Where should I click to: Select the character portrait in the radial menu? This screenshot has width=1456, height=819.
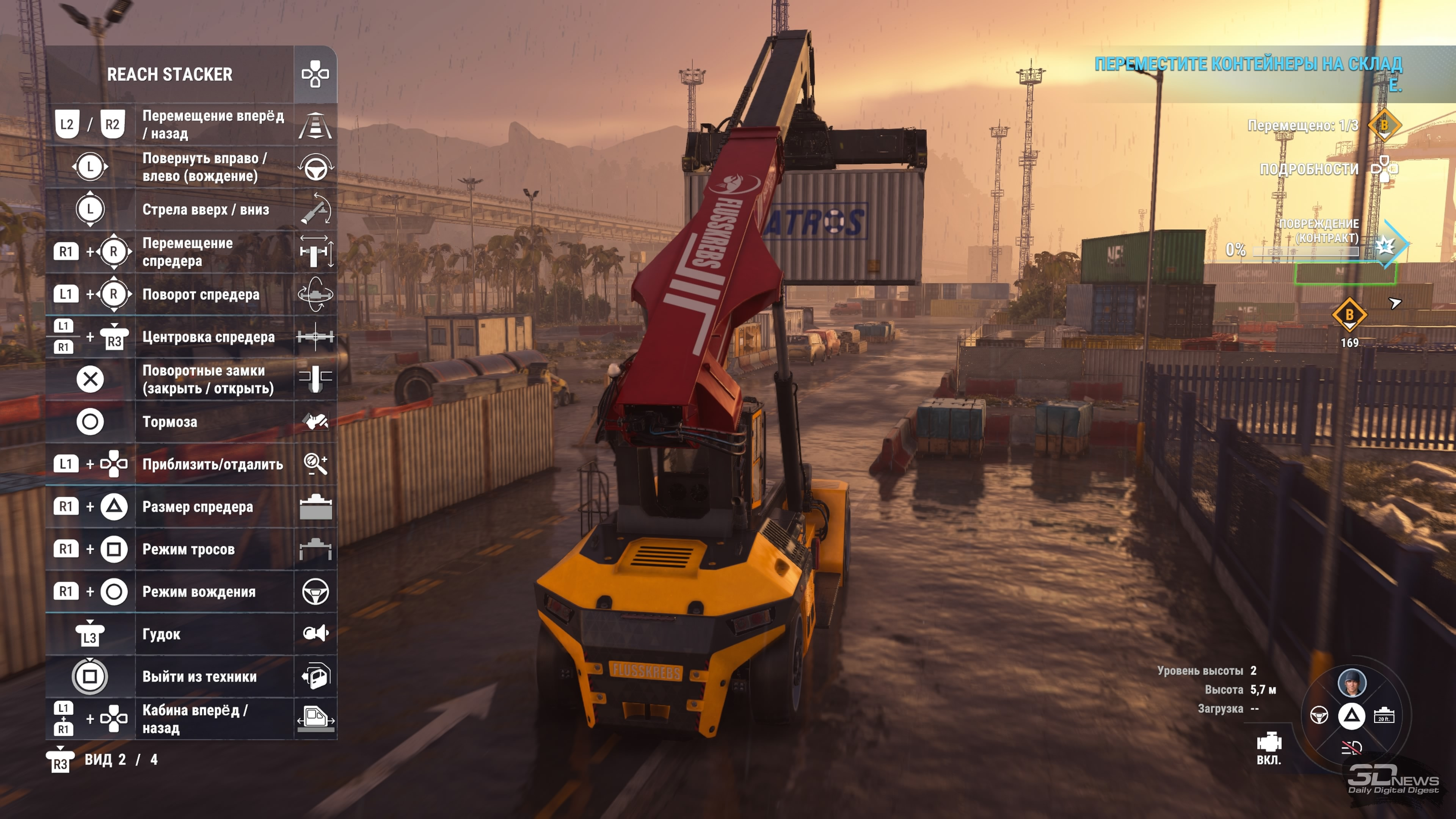[x=1351, y=683]
